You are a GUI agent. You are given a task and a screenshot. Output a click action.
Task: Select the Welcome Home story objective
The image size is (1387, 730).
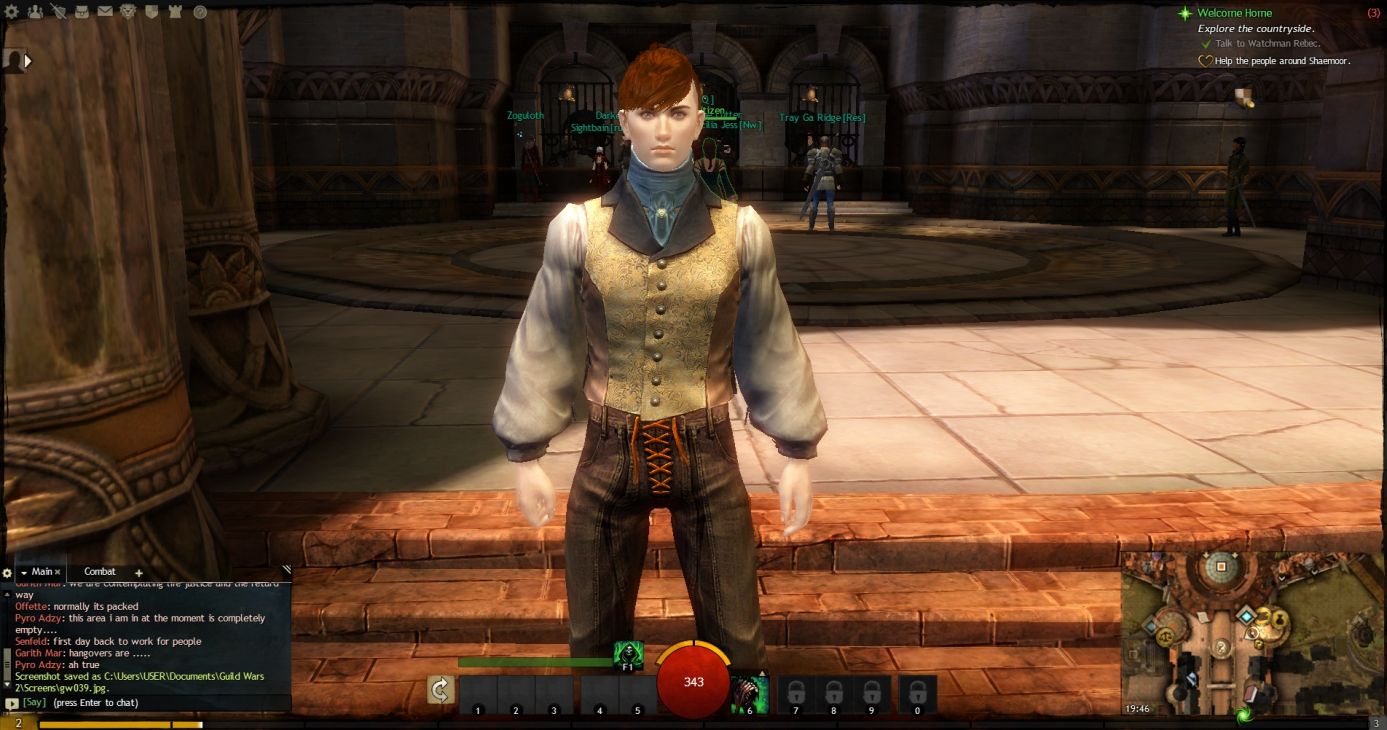(1235, 13)
